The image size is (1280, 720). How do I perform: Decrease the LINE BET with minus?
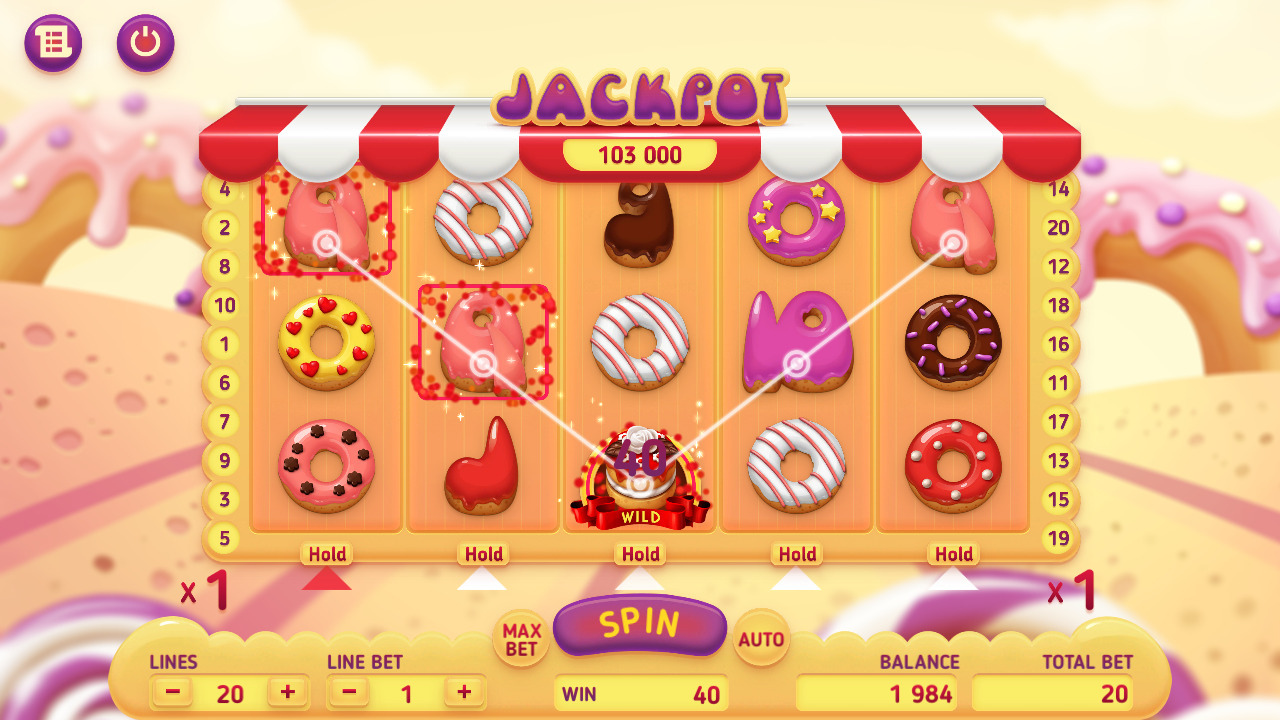pyautogui.click(x=347, y=692)
